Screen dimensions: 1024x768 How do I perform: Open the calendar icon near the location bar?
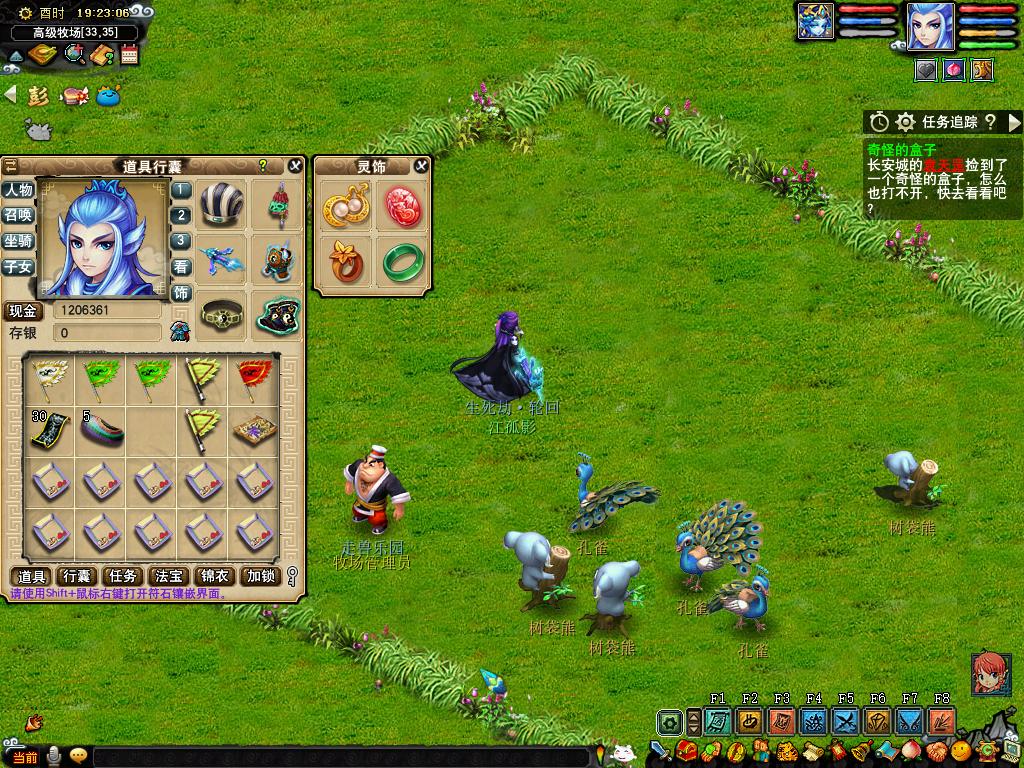pos(129,55)
